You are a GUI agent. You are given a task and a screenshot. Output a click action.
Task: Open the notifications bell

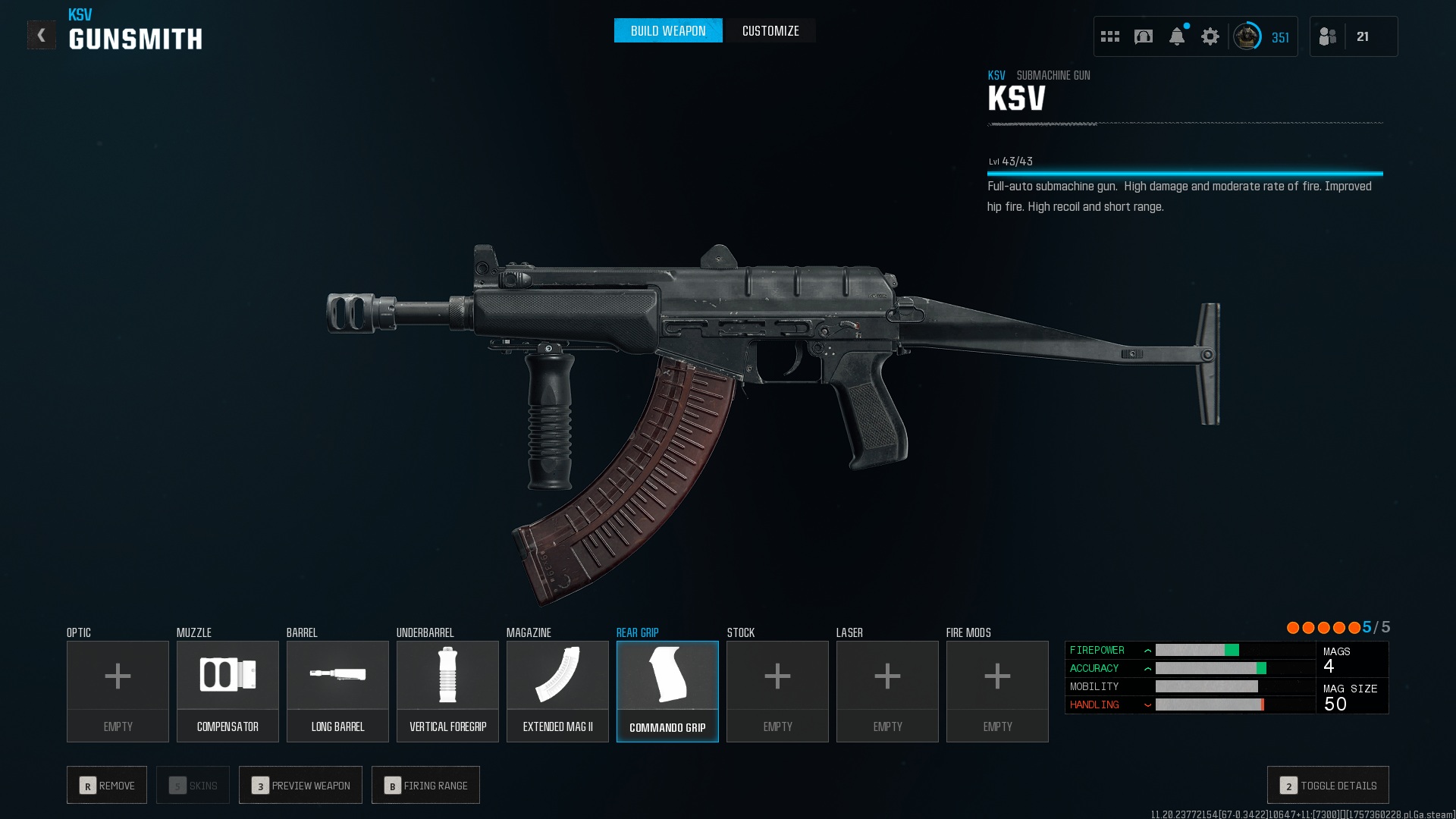1176,36
